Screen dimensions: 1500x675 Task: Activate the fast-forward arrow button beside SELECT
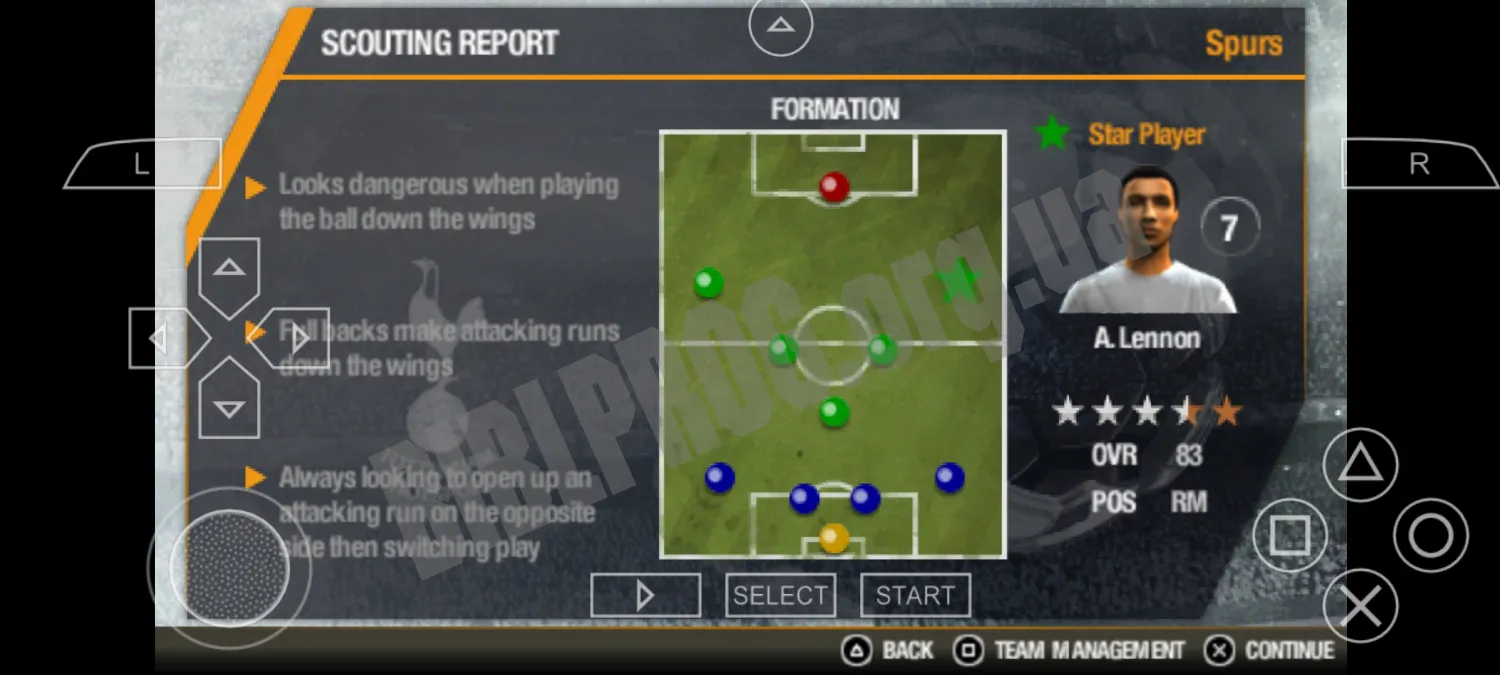tap(645, 596)
